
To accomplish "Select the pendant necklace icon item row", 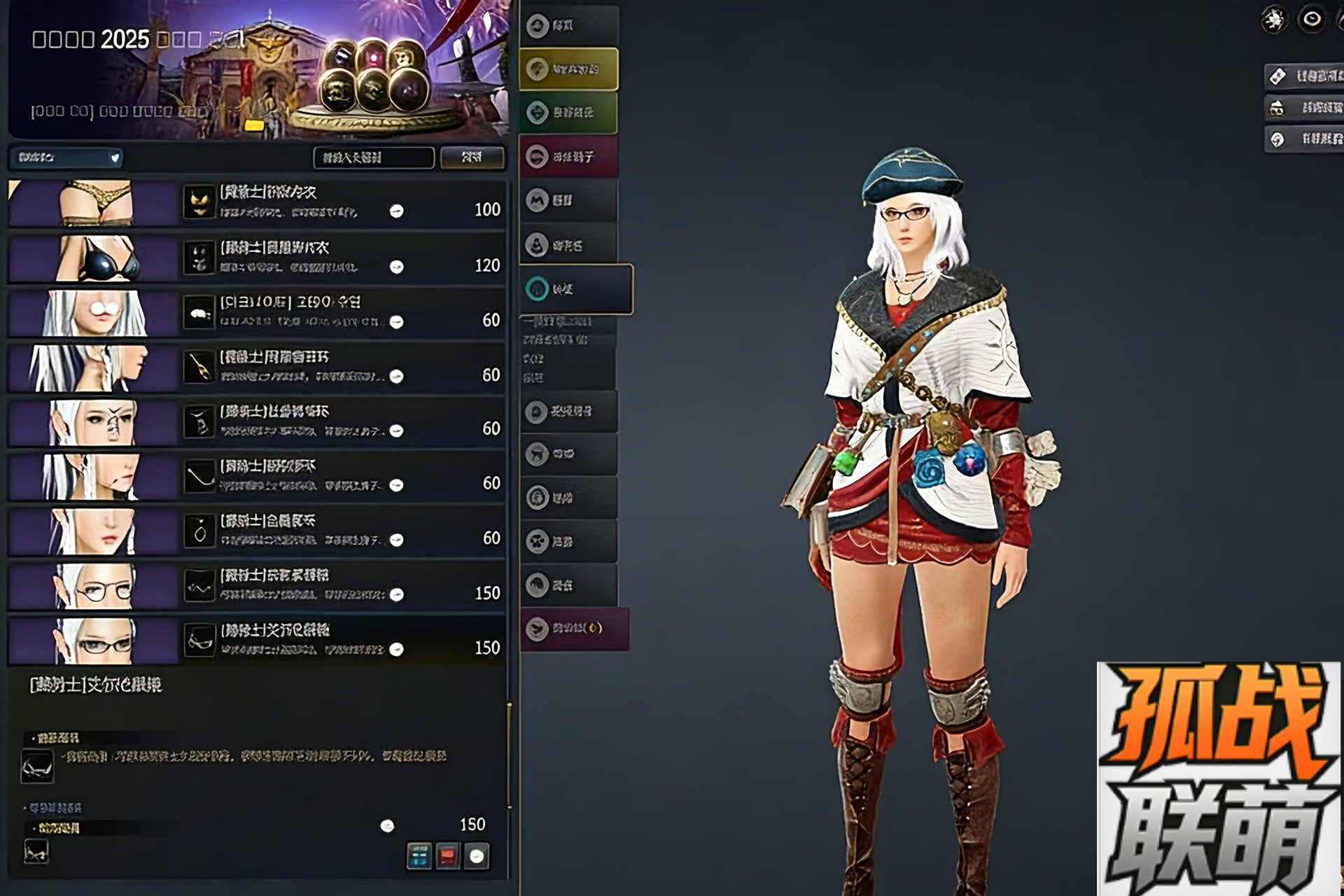I will [x=256, y=531].
